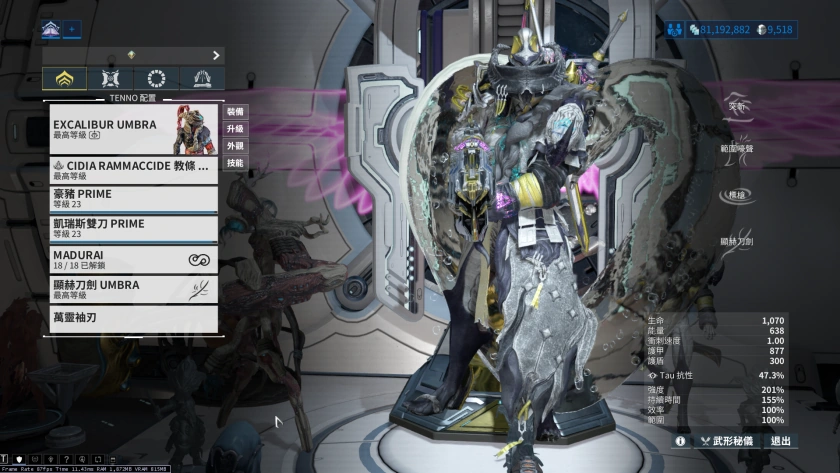Switch to the second loadout category tab
The image size is (840, 473).
pyautogui.click(x=110, y=79)
